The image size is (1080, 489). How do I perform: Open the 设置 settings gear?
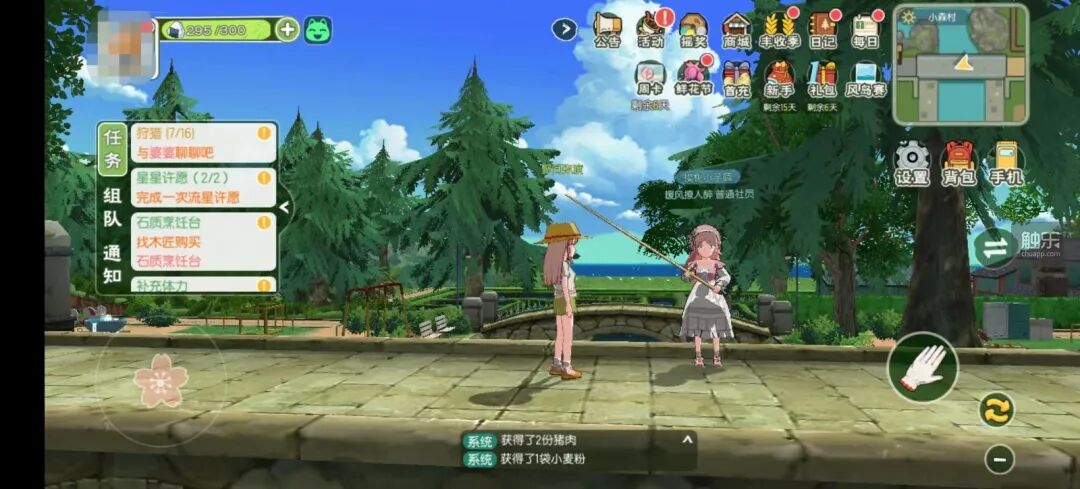911,162
